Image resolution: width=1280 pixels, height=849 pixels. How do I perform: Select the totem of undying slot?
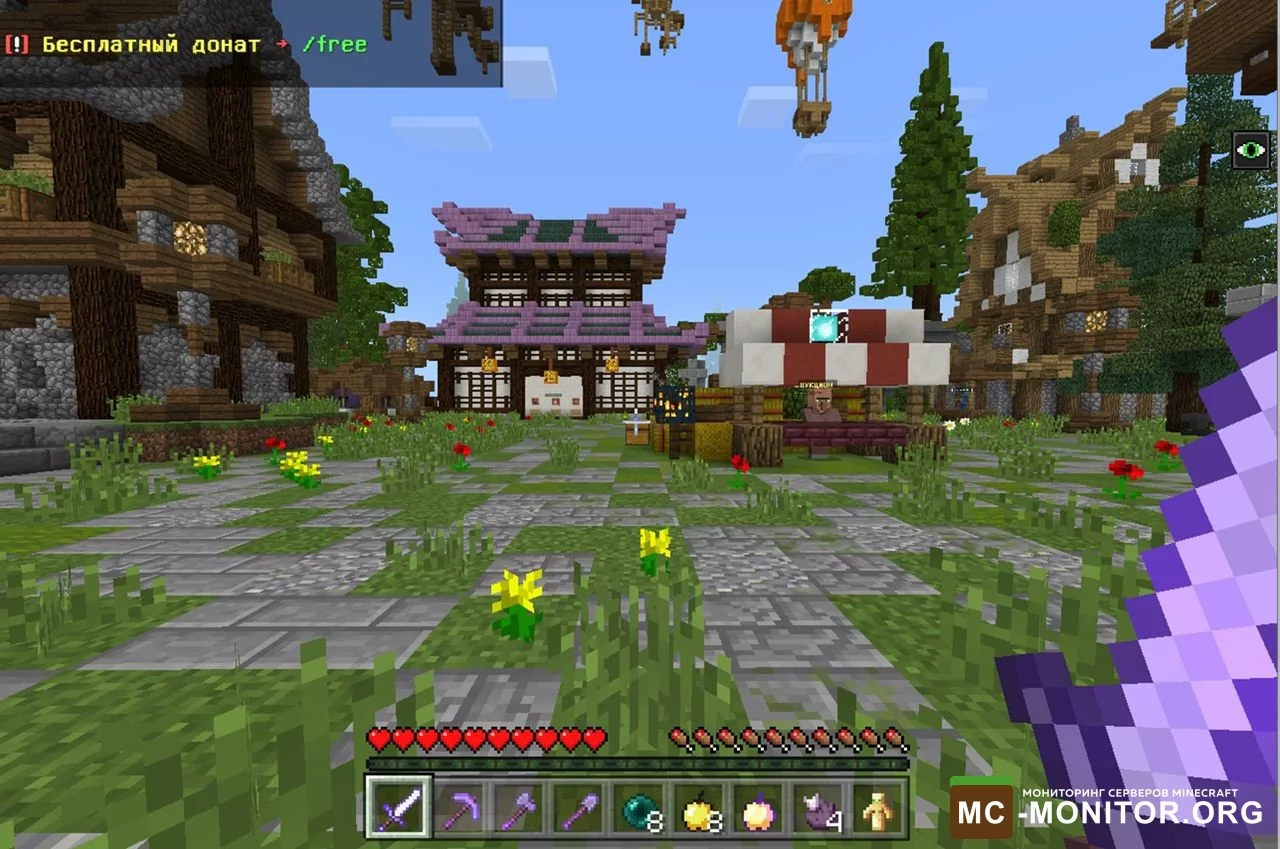(878, 806)
